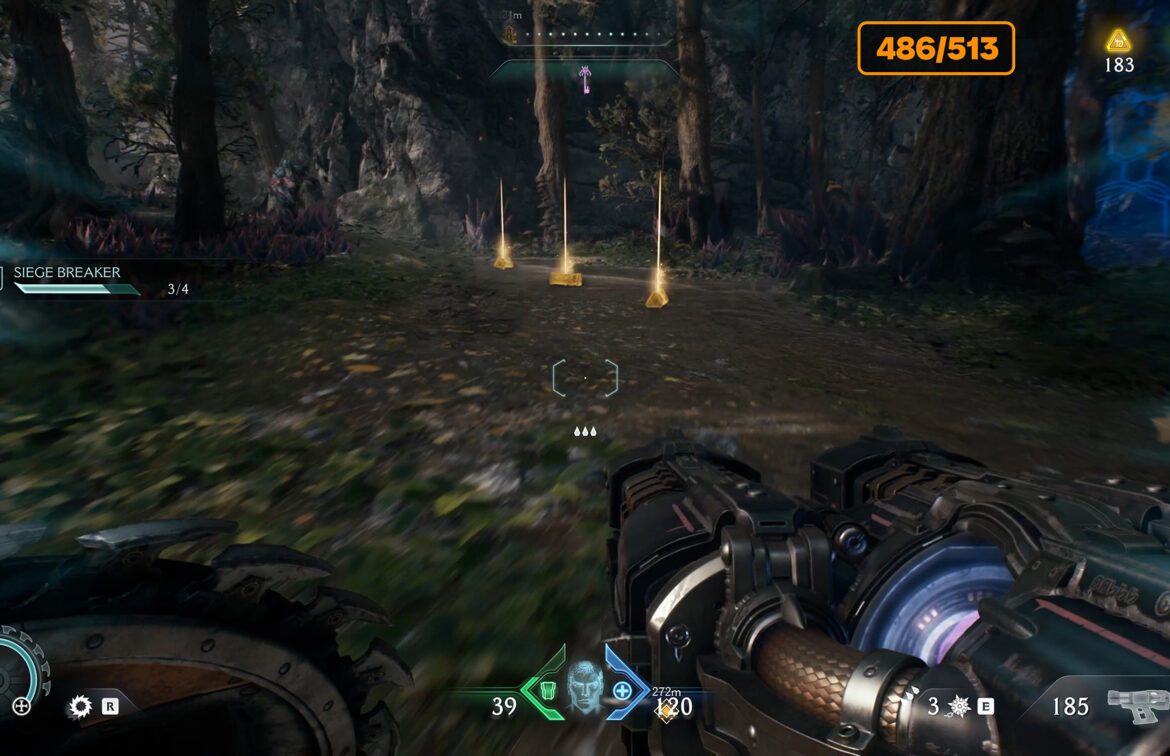Use the grenade burst equipment icon

tap(958, 706)
